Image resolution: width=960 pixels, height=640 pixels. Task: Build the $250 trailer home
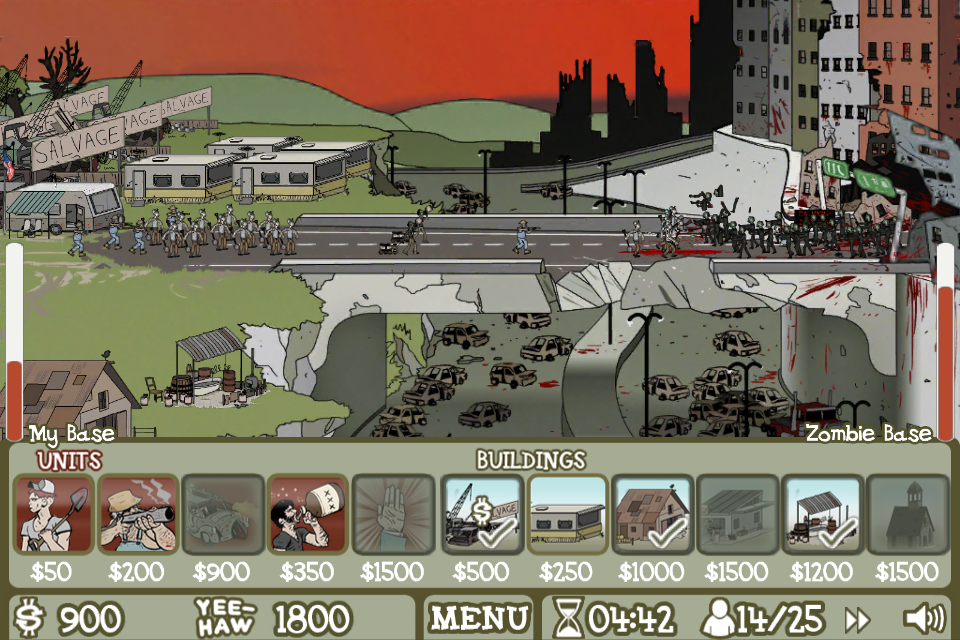(x=567, y=514)
